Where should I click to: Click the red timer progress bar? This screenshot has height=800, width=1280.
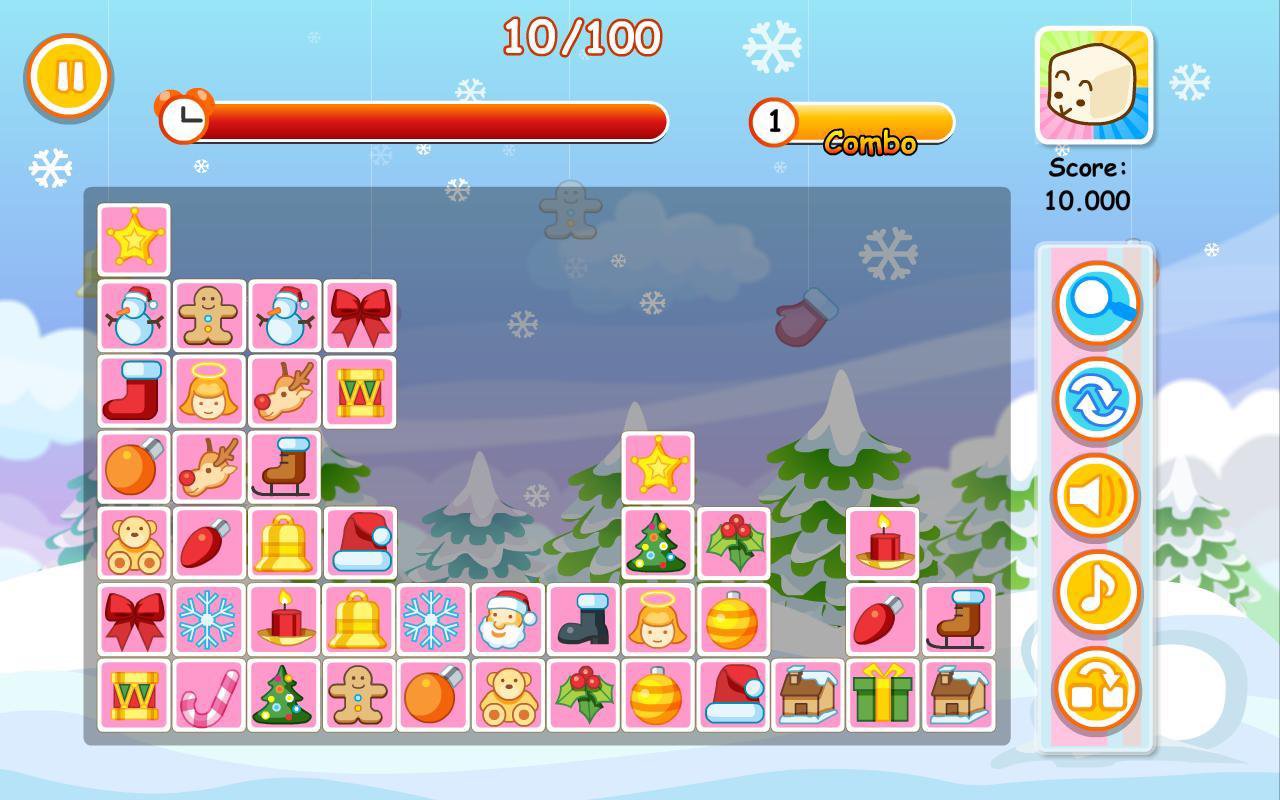420,120
